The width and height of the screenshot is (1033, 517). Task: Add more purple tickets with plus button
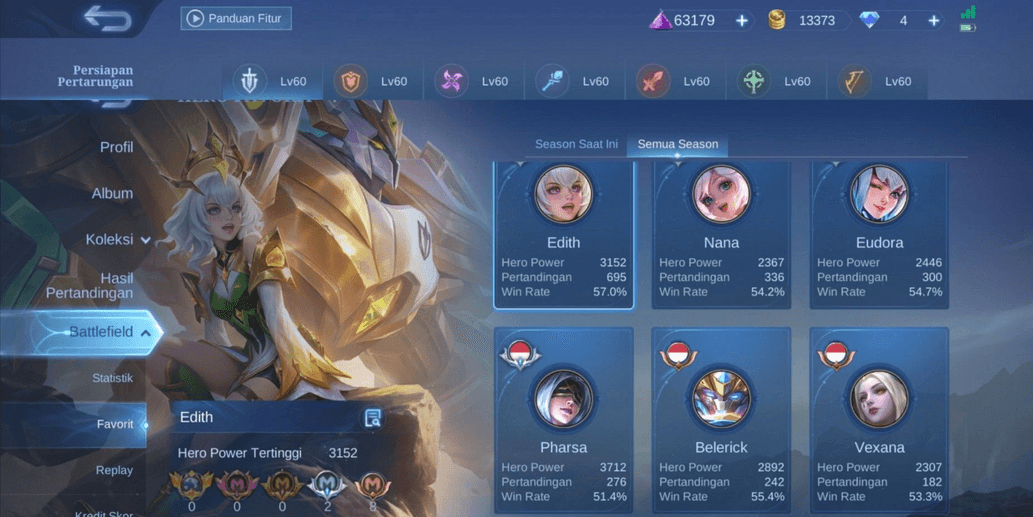tap(741, 20)
